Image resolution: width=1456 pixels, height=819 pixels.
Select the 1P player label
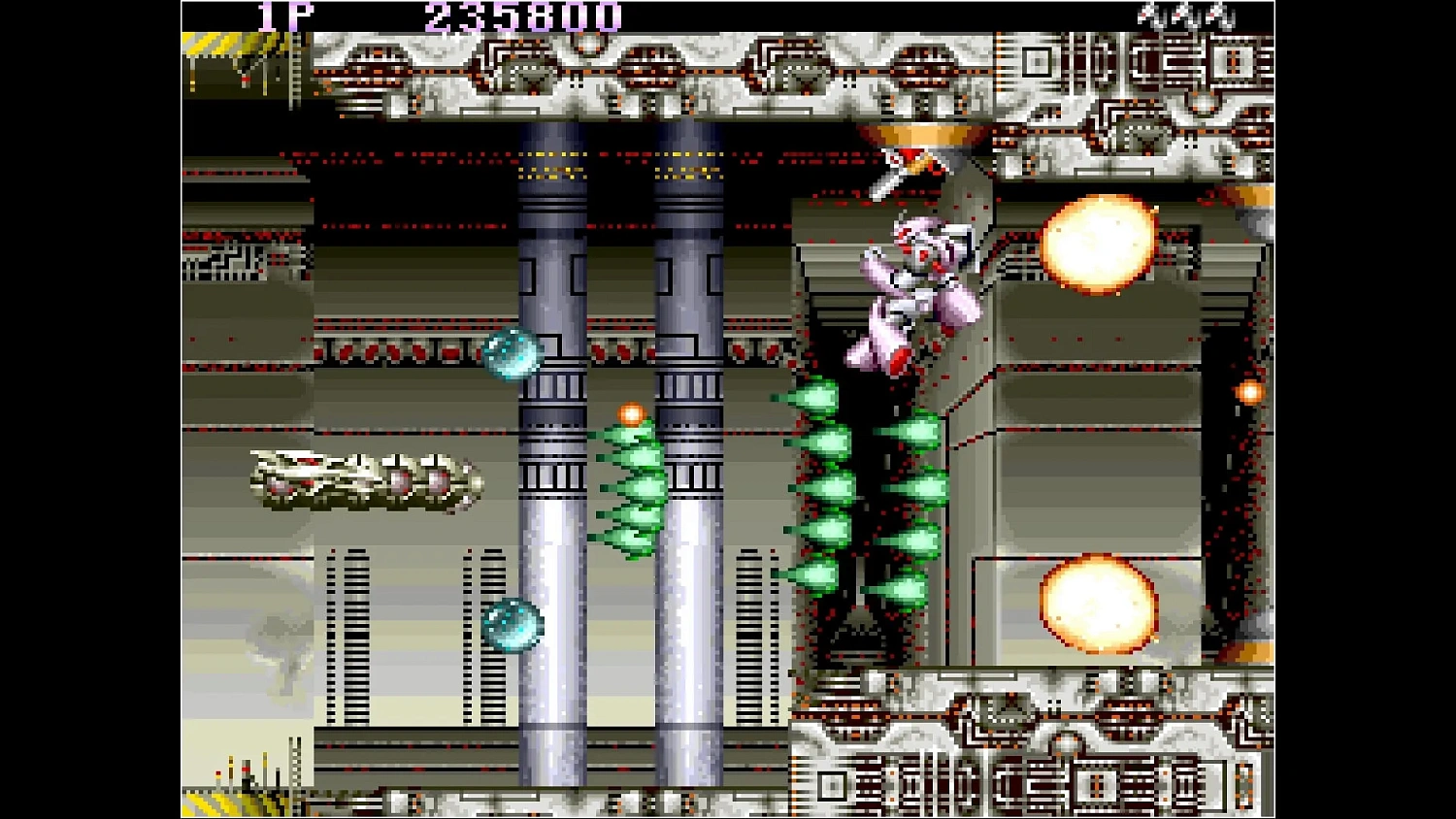pos(286,16)
